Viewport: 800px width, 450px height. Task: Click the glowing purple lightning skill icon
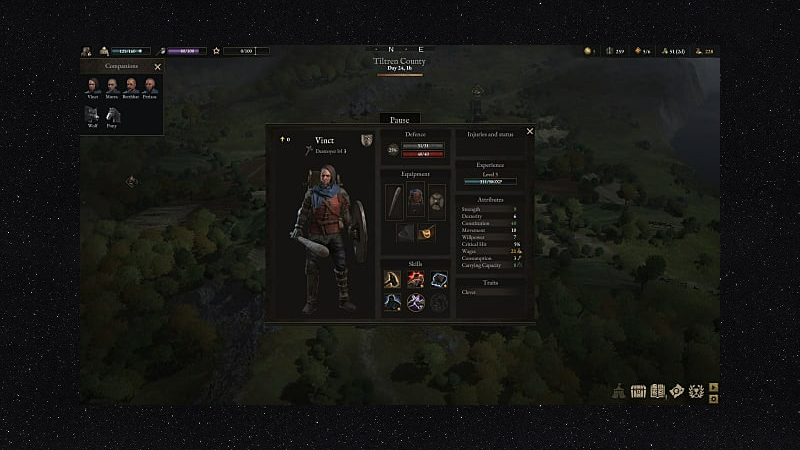(x=416, y=301)
